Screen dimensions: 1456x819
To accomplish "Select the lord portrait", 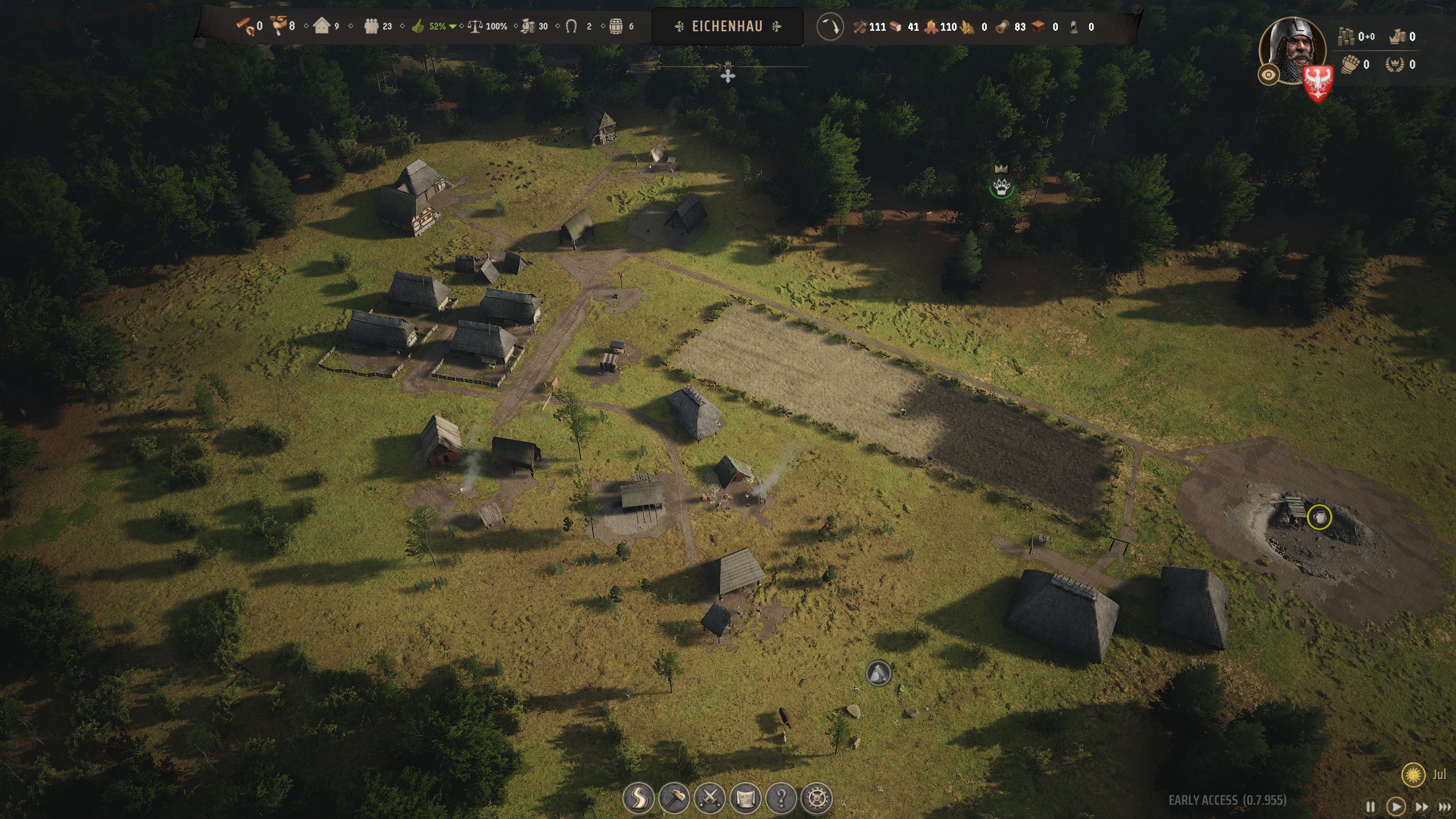I will pos(1293,48).
